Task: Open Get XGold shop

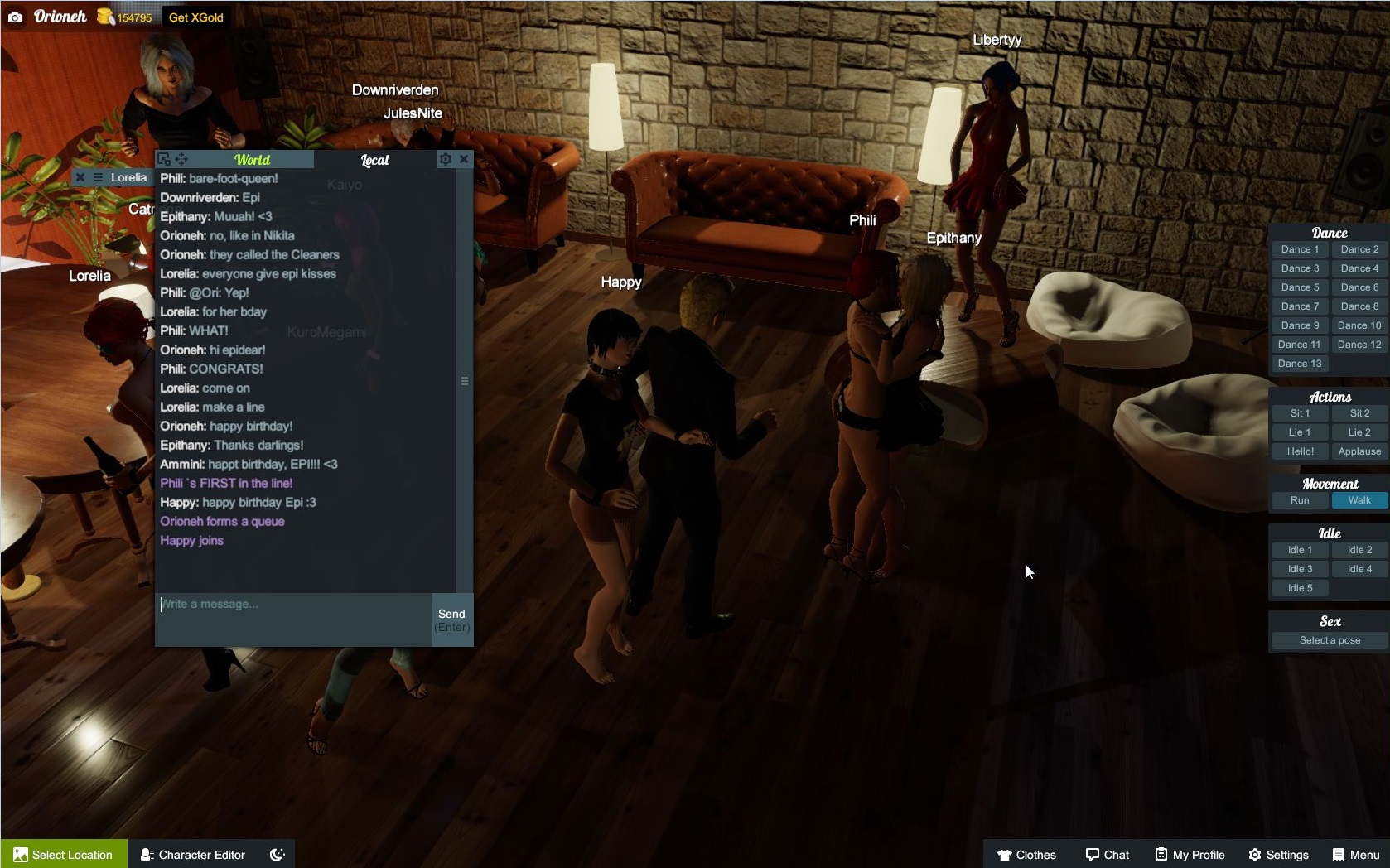Action: pyautogui.click(x=196, y=17)
